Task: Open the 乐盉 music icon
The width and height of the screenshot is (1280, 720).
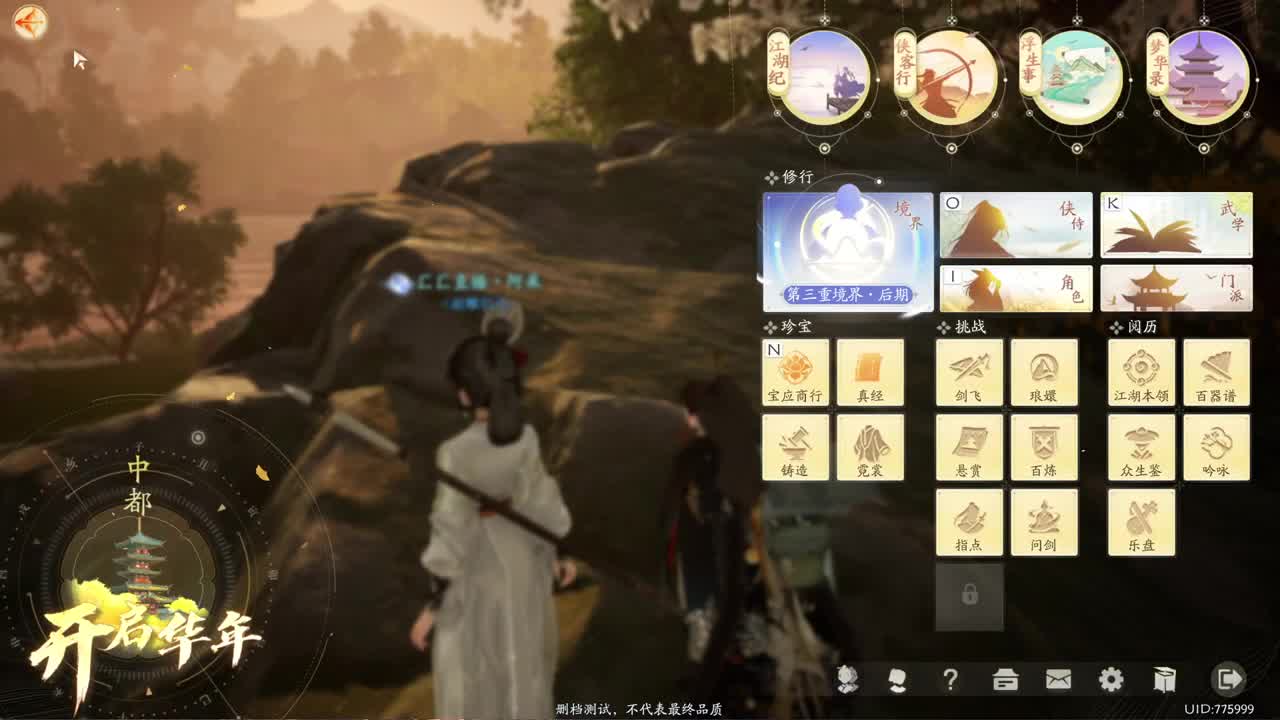Action: pyautogui.click(x=1142, y=522)
